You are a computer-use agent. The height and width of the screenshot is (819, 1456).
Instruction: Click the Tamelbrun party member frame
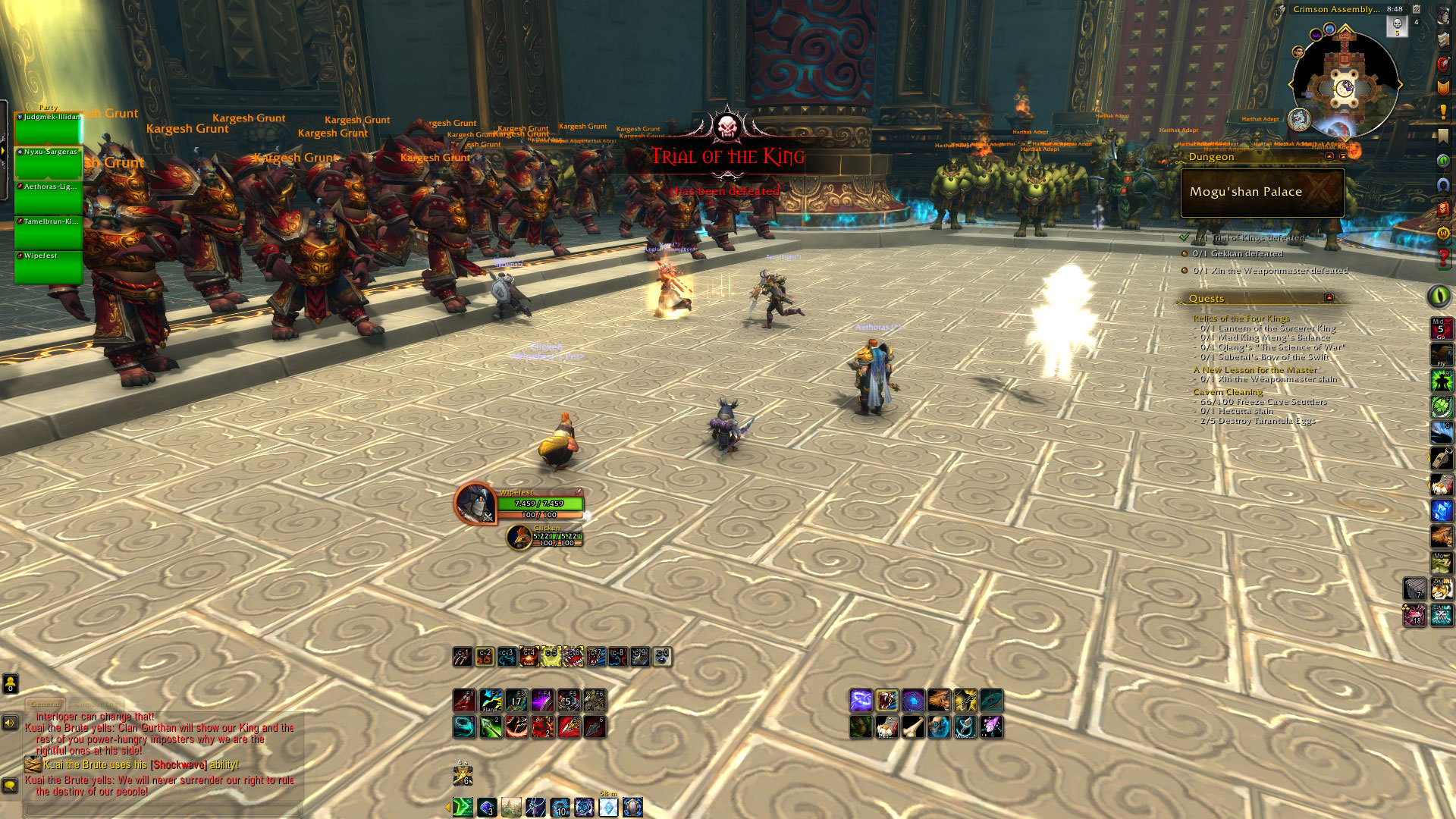coord(49,232)
